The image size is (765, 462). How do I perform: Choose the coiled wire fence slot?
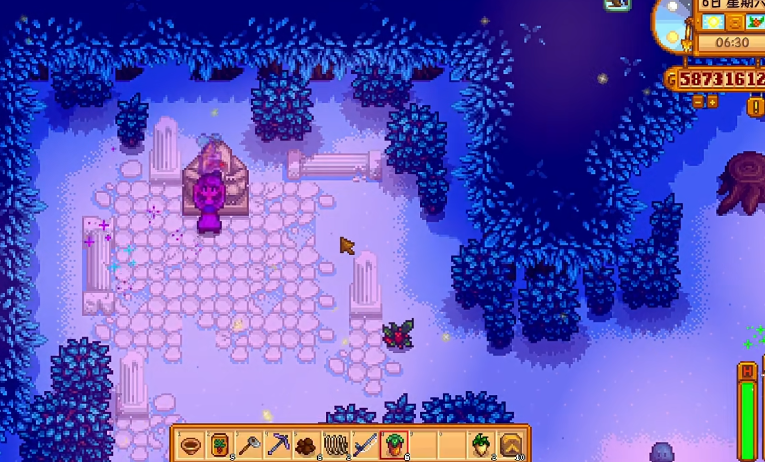pyautogui.click(x=337, y=444)
